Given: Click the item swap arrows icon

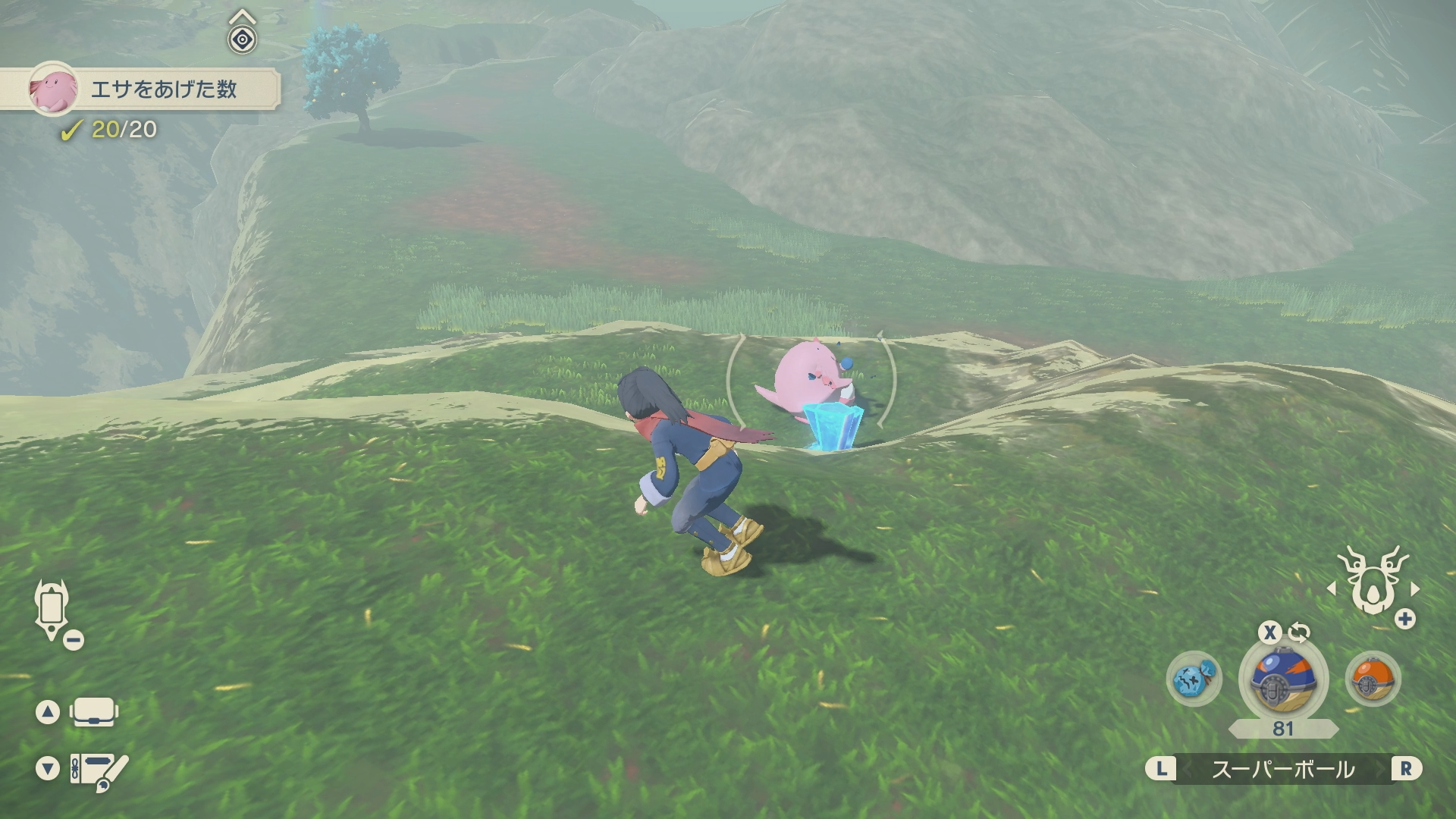Looking at the screenshot, I should pos(1299,632).
